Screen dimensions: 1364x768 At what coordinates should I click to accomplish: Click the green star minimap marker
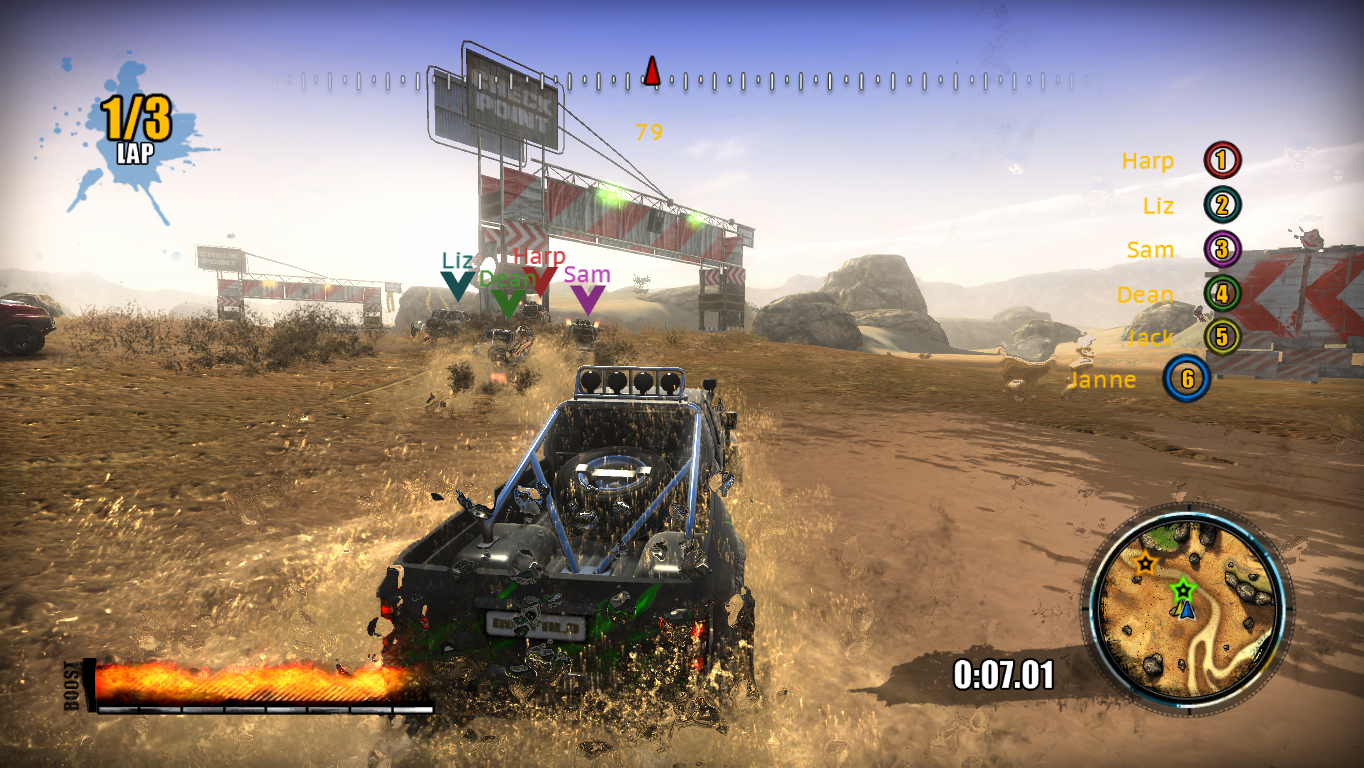click(x=1184, y=588)
